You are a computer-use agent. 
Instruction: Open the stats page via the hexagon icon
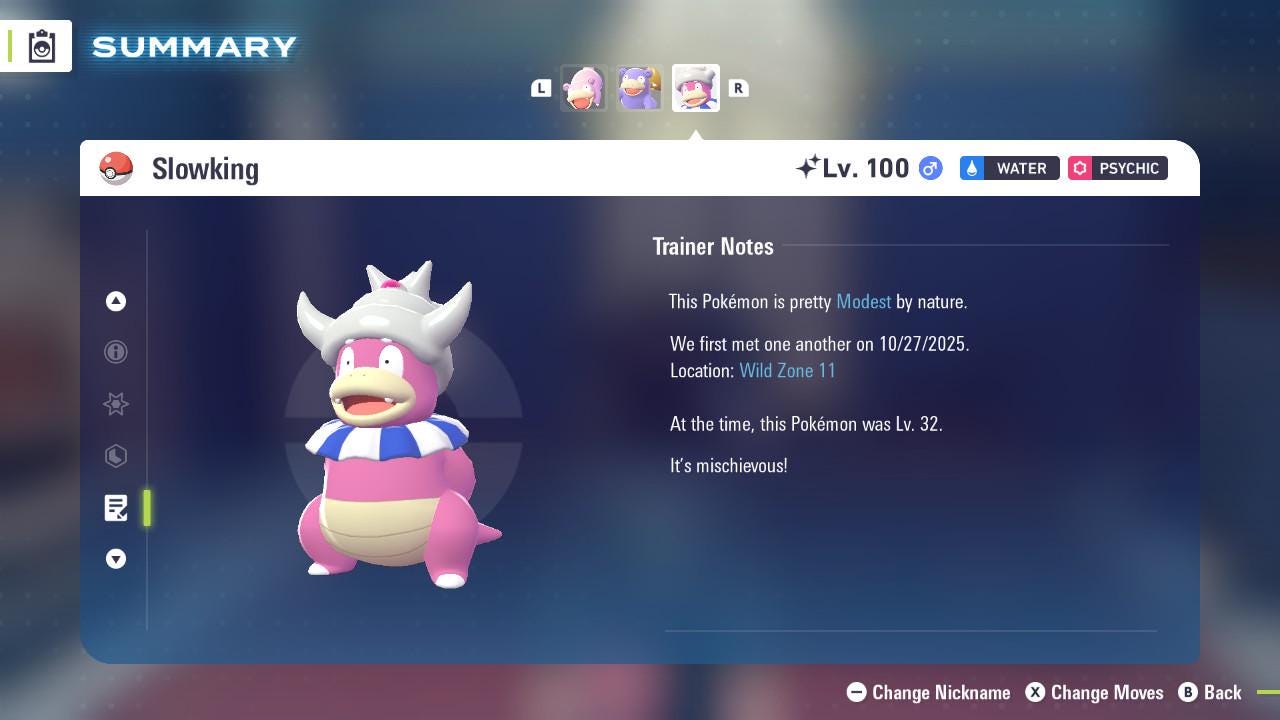coord(116,456)
